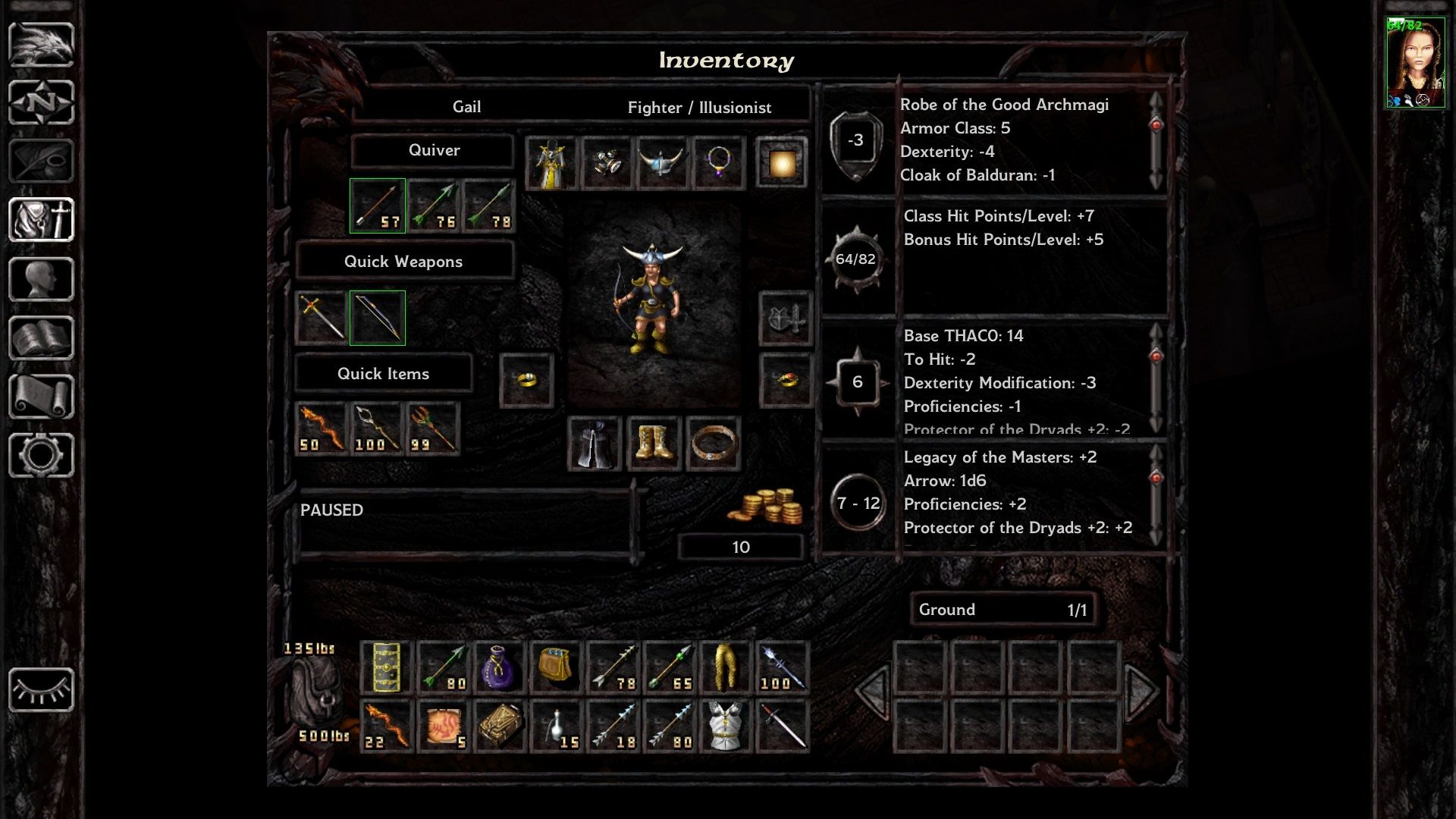The height and width of the screenshot is (819, 1456).
Task: Select the equipped belt slot
Action: coord(713,444)
